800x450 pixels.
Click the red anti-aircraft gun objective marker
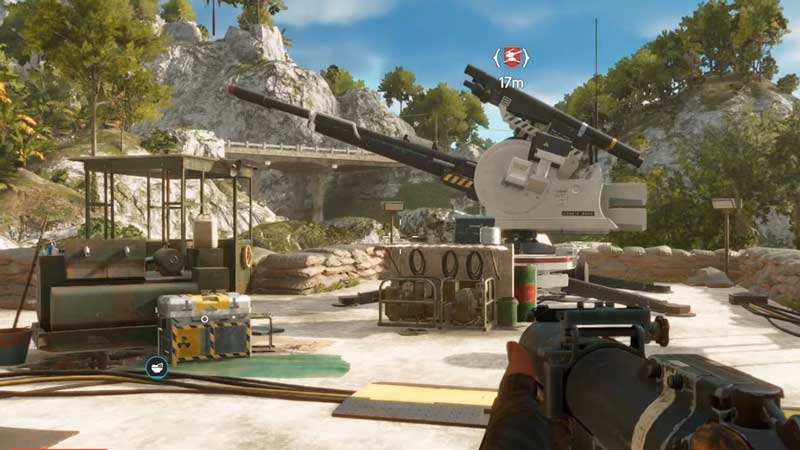511,57
